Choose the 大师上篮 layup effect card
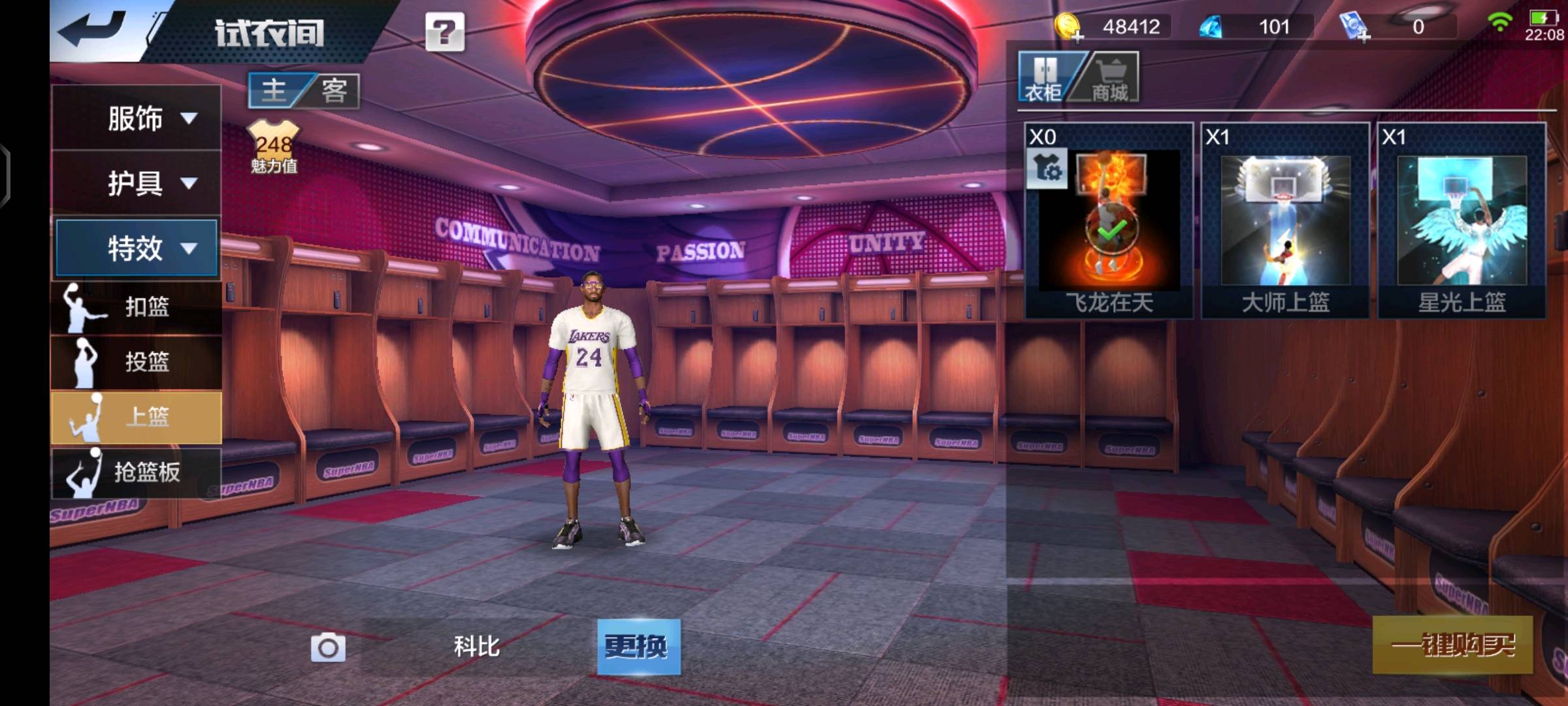Screen dimensions: 1568x706 1285,221
